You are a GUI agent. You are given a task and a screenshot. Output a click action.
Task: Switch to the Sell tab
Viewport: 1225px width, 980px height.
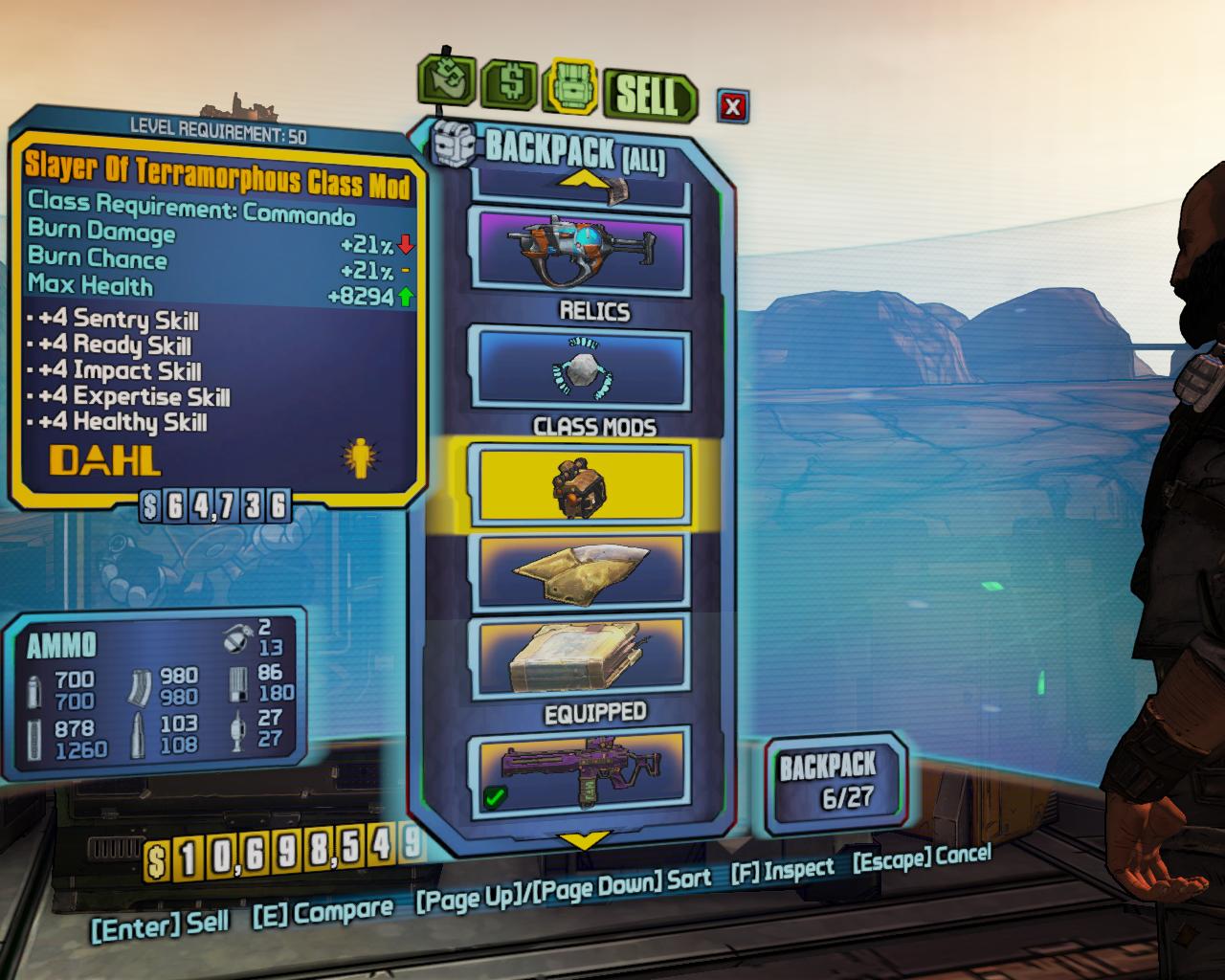[x=648, y=96]
